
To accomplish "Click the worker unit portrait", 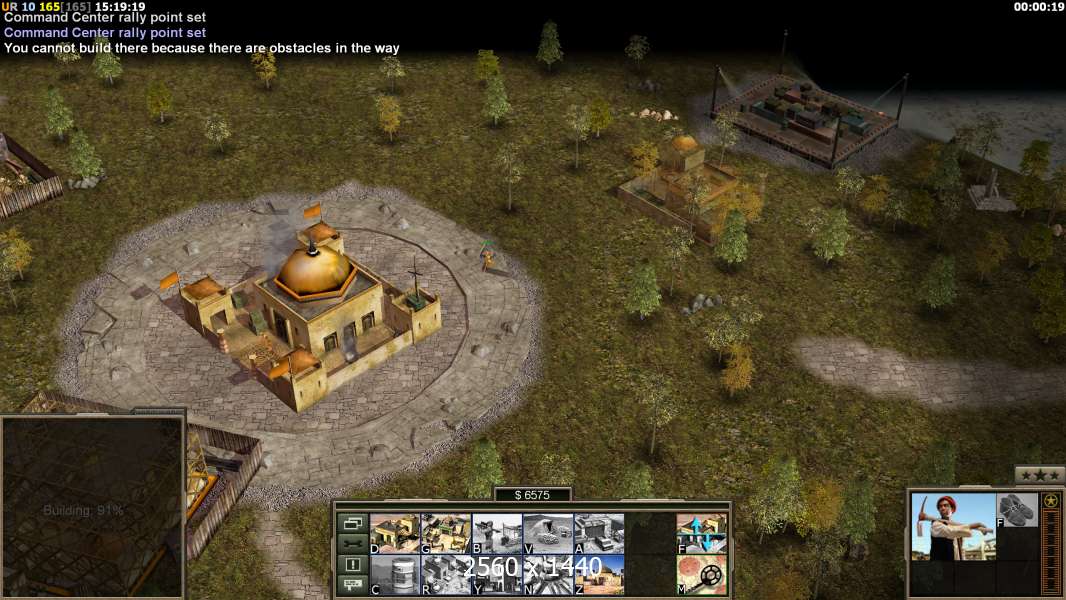I will click(x=953, y=527).
